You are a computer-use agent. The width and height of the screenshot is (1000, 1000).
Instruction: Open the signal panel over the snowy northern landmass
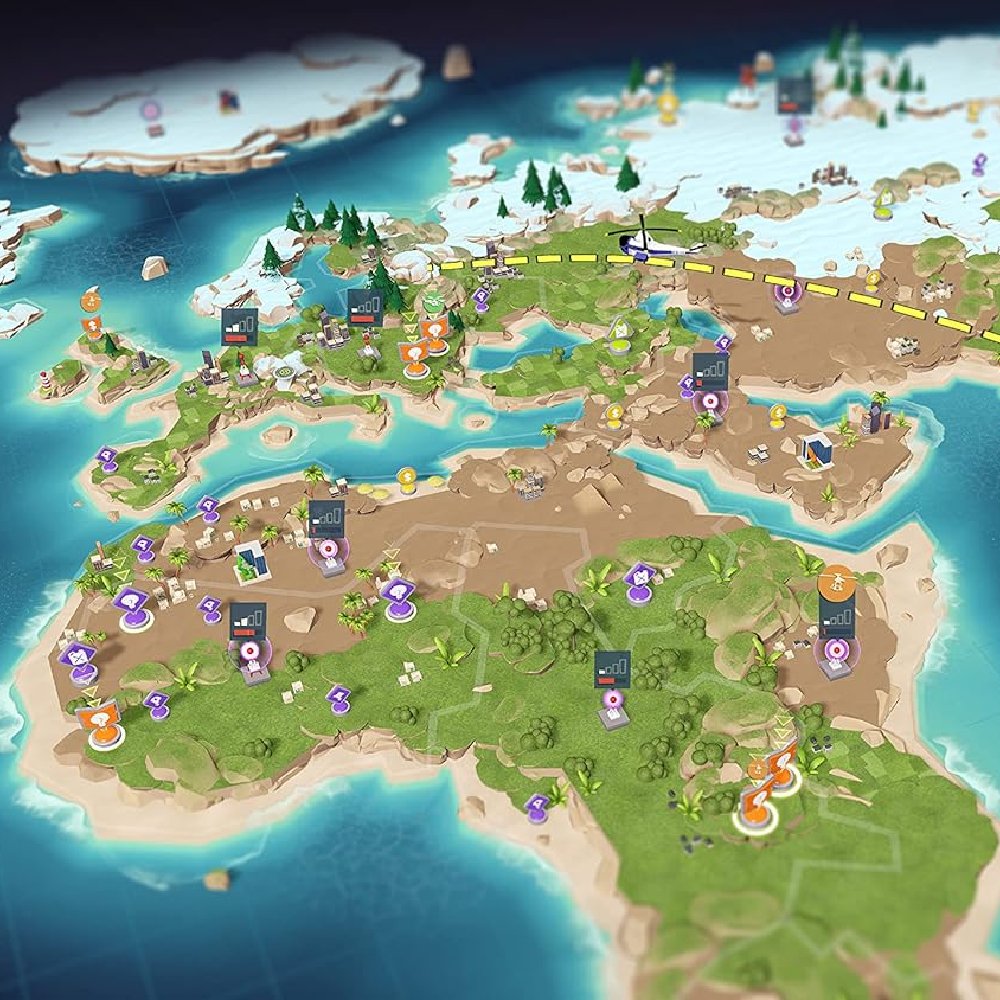coord(793,95)
